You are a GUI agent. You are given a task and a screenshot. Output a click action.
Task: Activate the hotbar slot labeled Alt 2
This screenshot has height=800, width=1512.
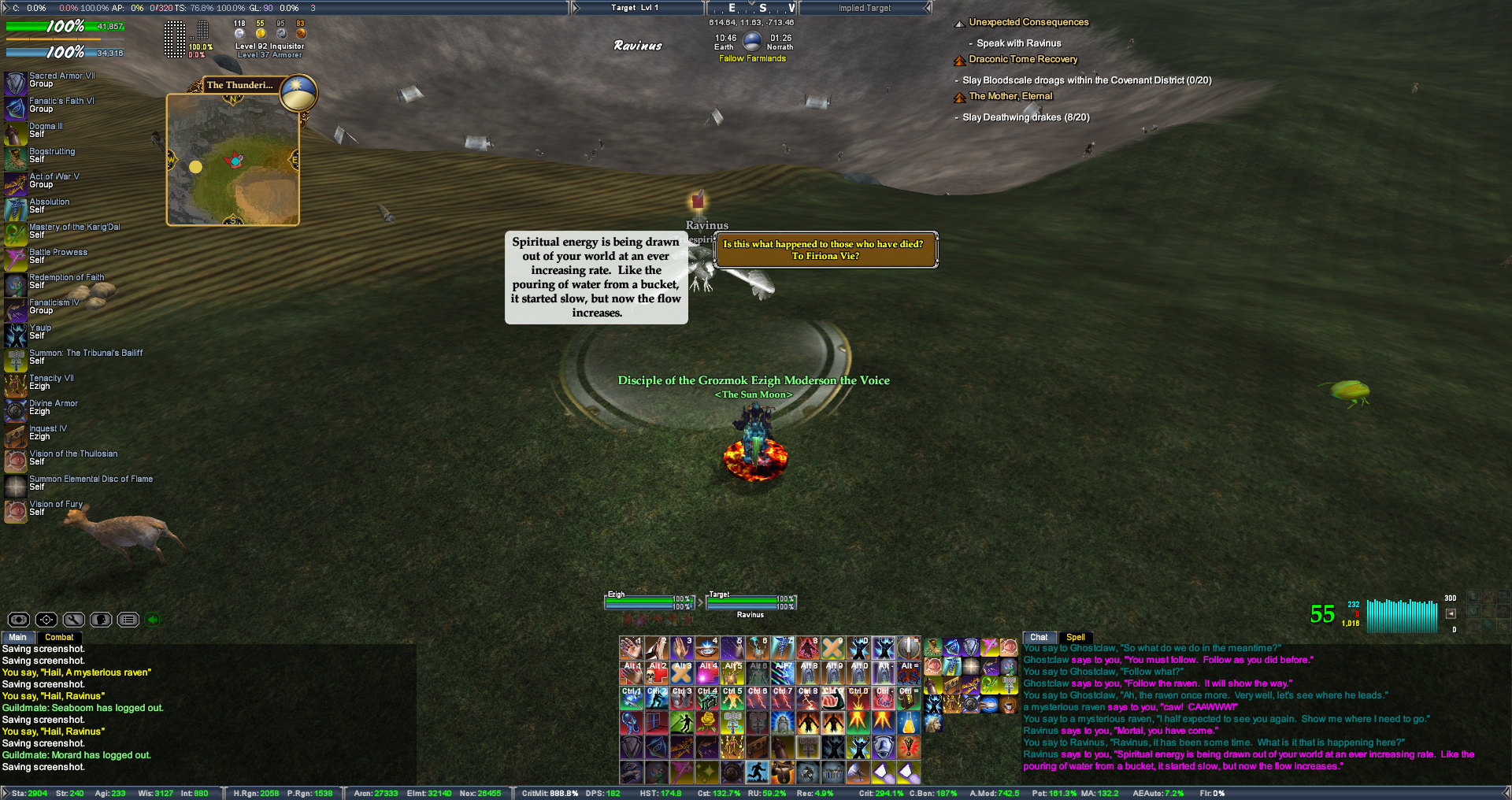click(x=657, y=672)
